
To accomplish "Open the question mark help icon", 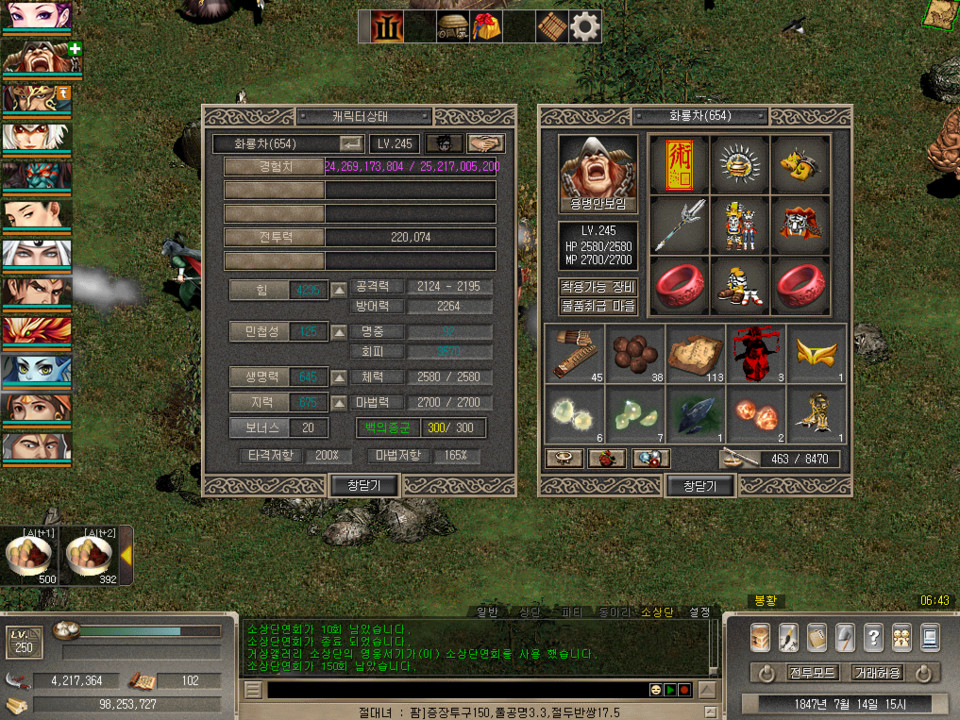I will point(873,637).
